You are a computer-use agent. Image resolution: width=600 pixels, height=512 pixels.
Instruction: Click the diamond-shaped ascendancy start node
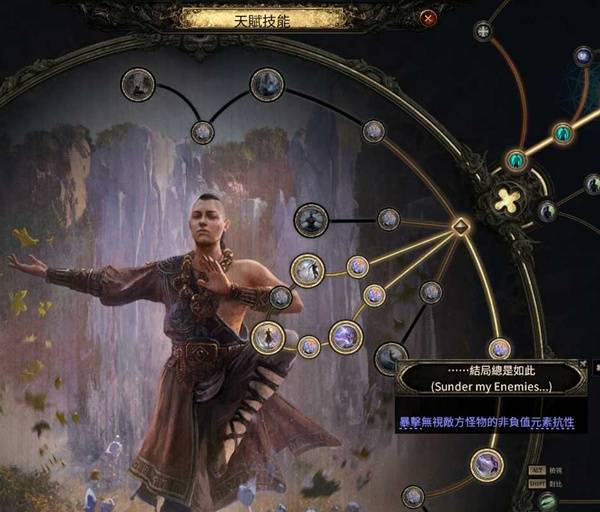click(x=461, y=225)
